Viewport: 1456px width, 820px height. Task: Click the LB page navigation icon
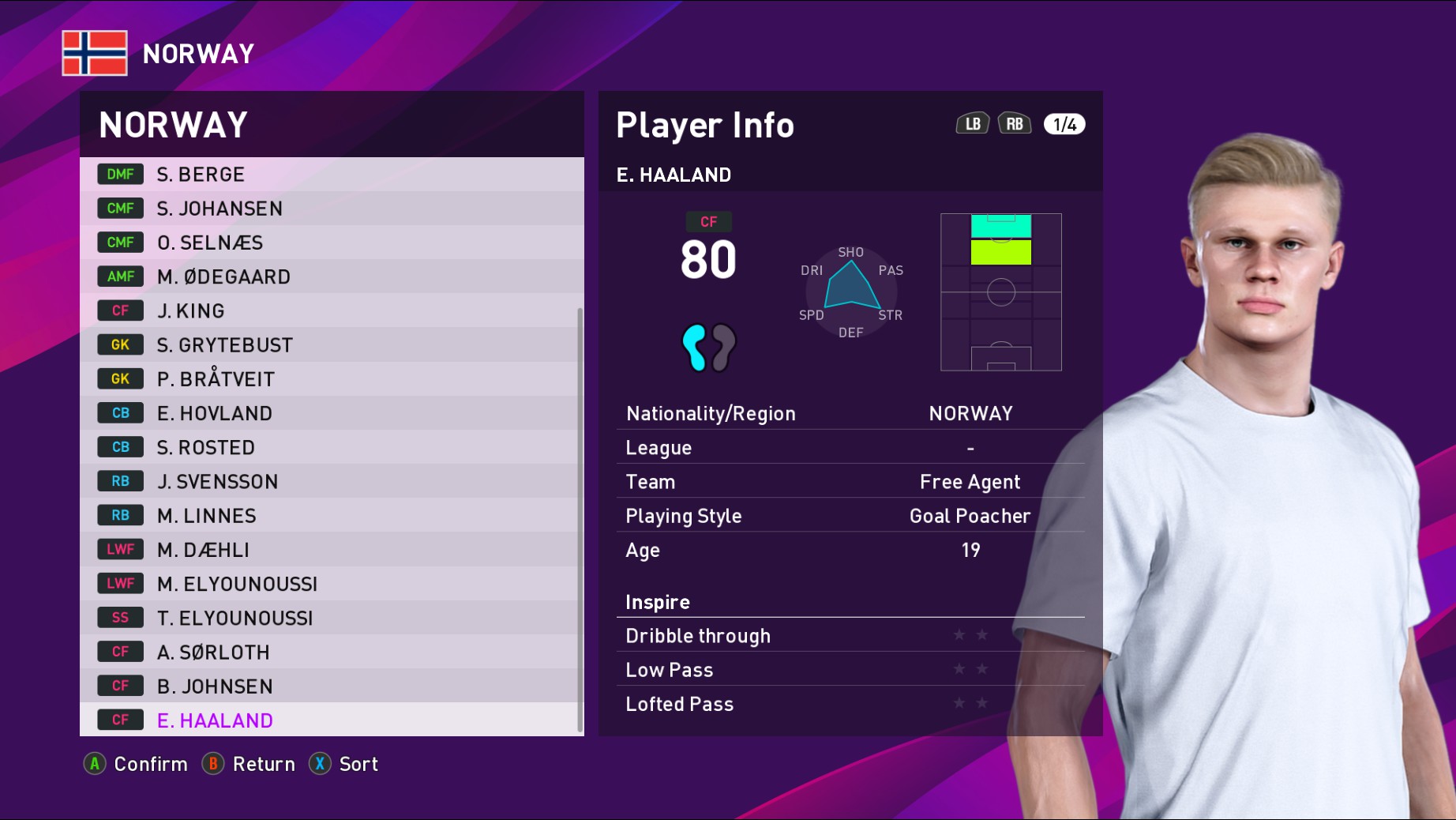tap(973, 123)
